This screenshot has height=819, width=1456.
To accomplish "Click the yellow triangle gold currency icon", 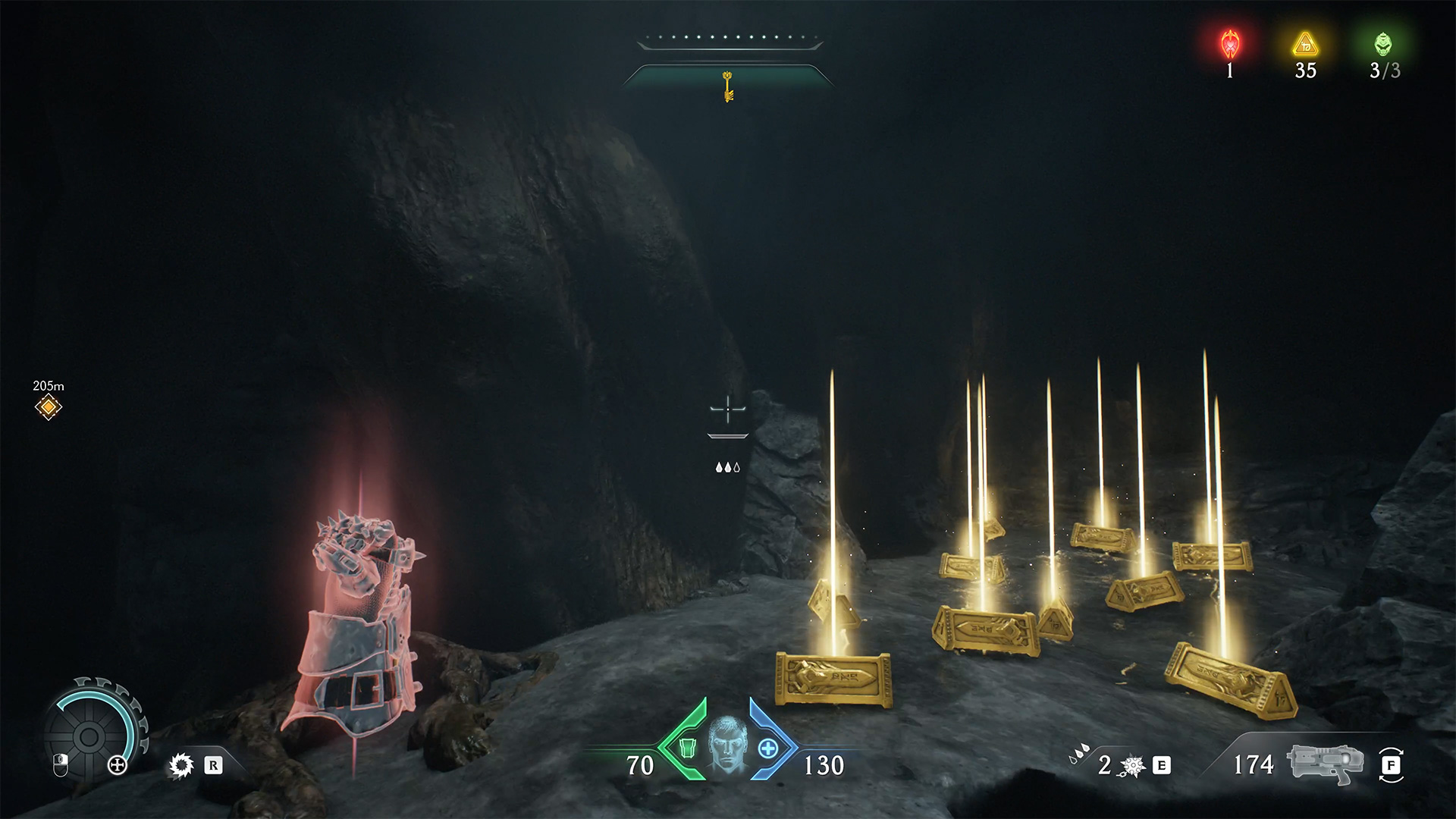I will tap(1305, 44).
